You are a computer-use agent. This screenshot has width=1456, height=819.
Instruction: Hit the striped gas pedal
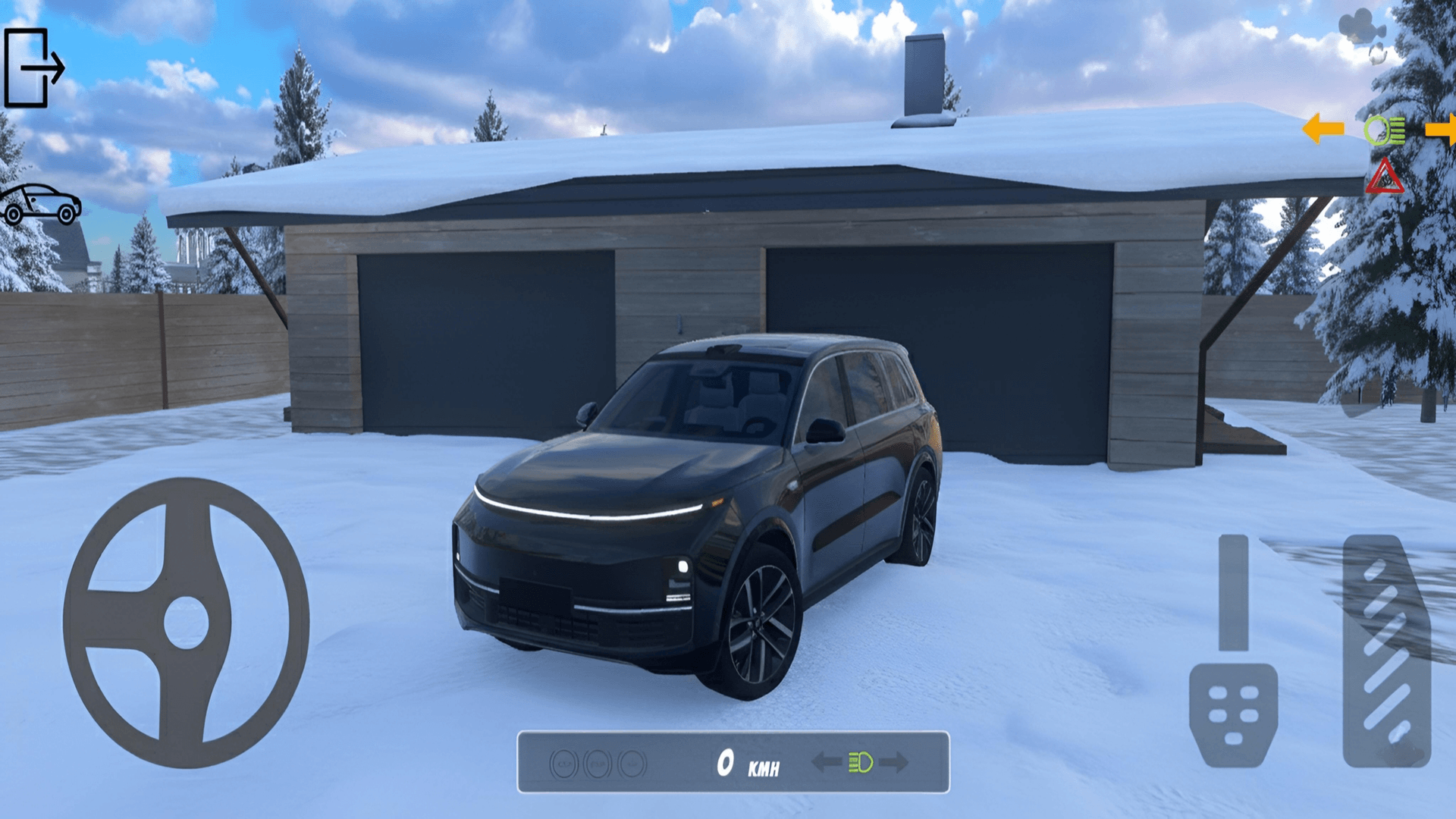click(1386, 651)
